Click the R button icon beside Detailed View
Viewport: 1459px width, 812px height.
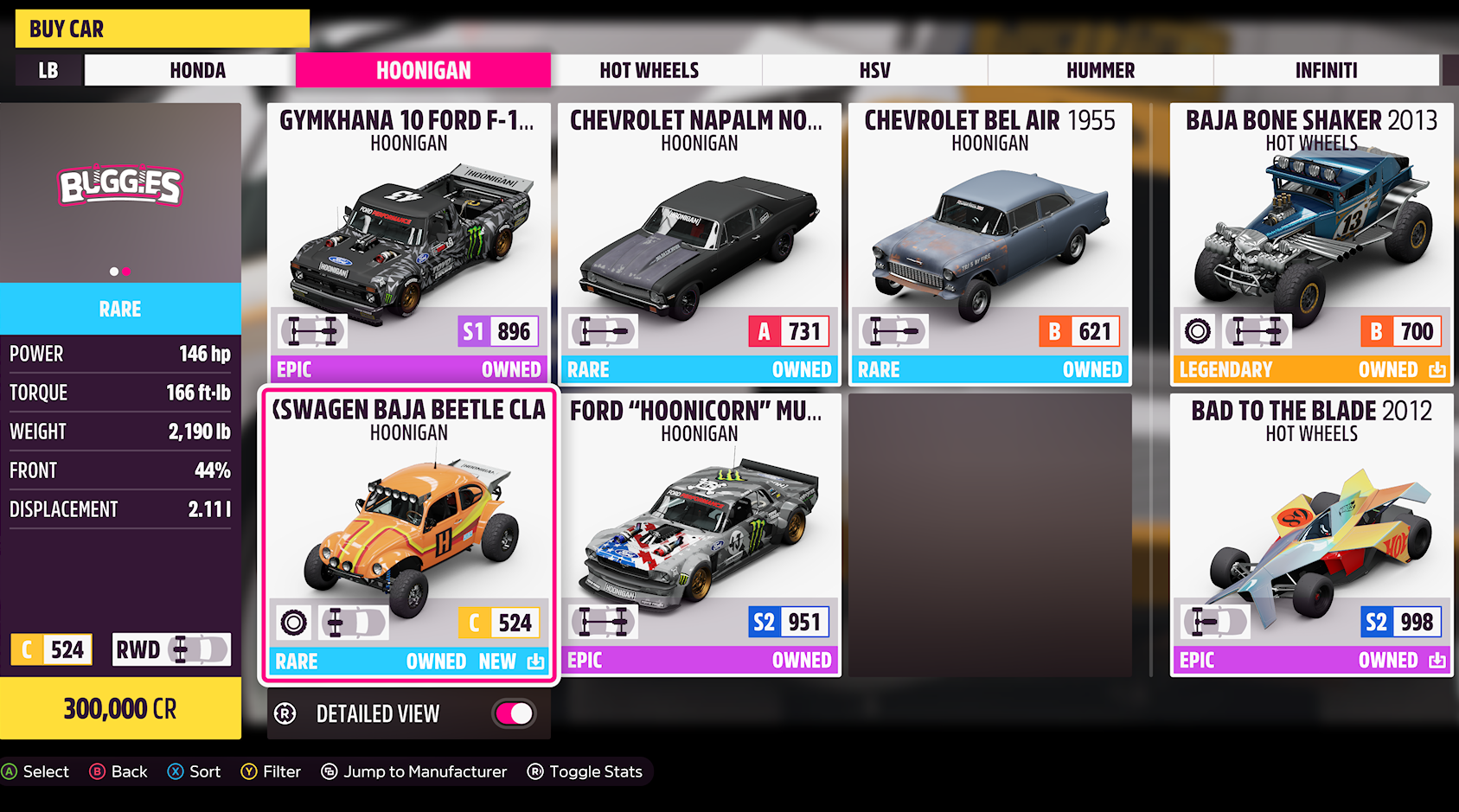(285, 713)
